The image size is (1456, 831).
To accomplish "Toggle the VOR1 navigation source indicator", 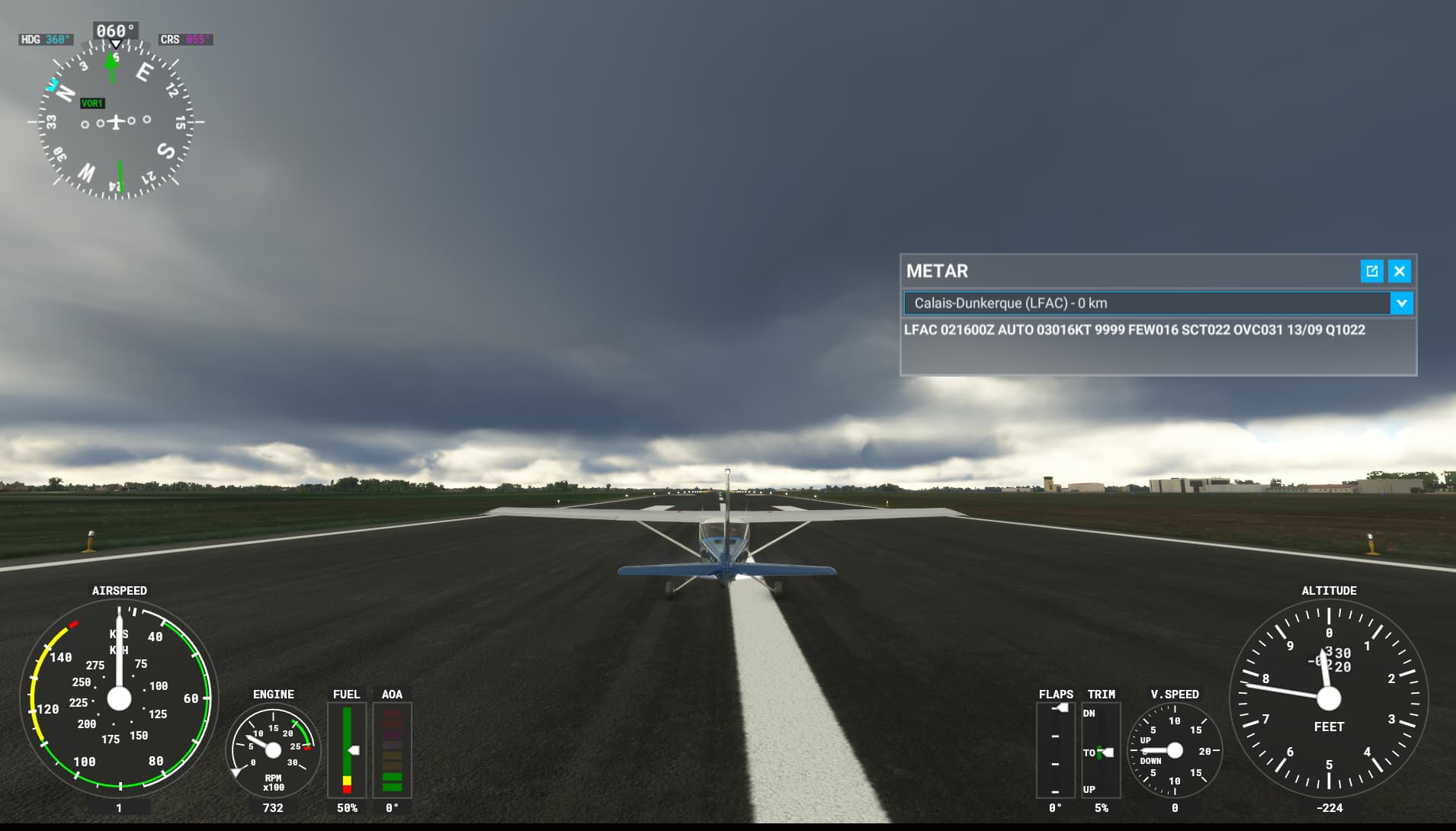I will tap(92, 102).
